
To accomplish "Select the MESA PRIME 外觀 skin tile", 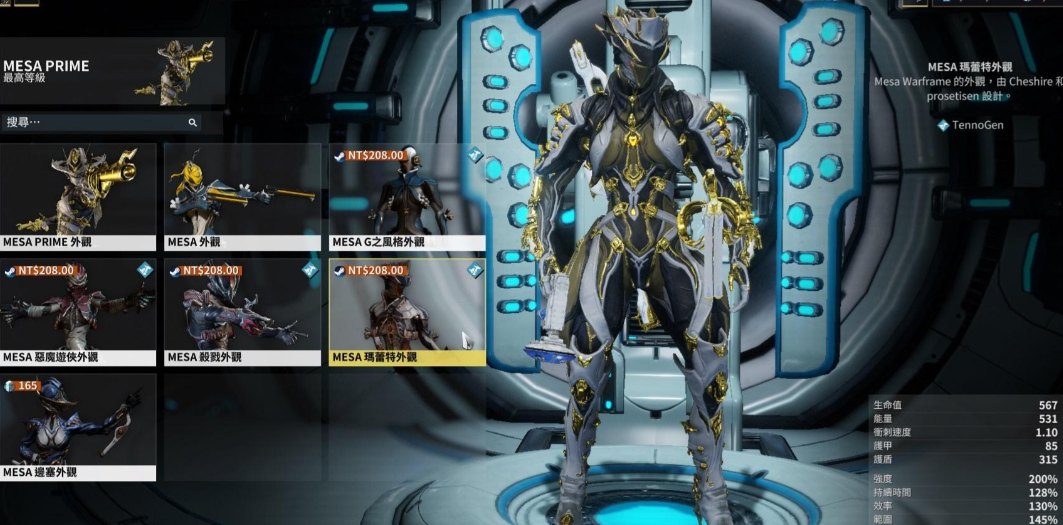I will coord(78,196).
